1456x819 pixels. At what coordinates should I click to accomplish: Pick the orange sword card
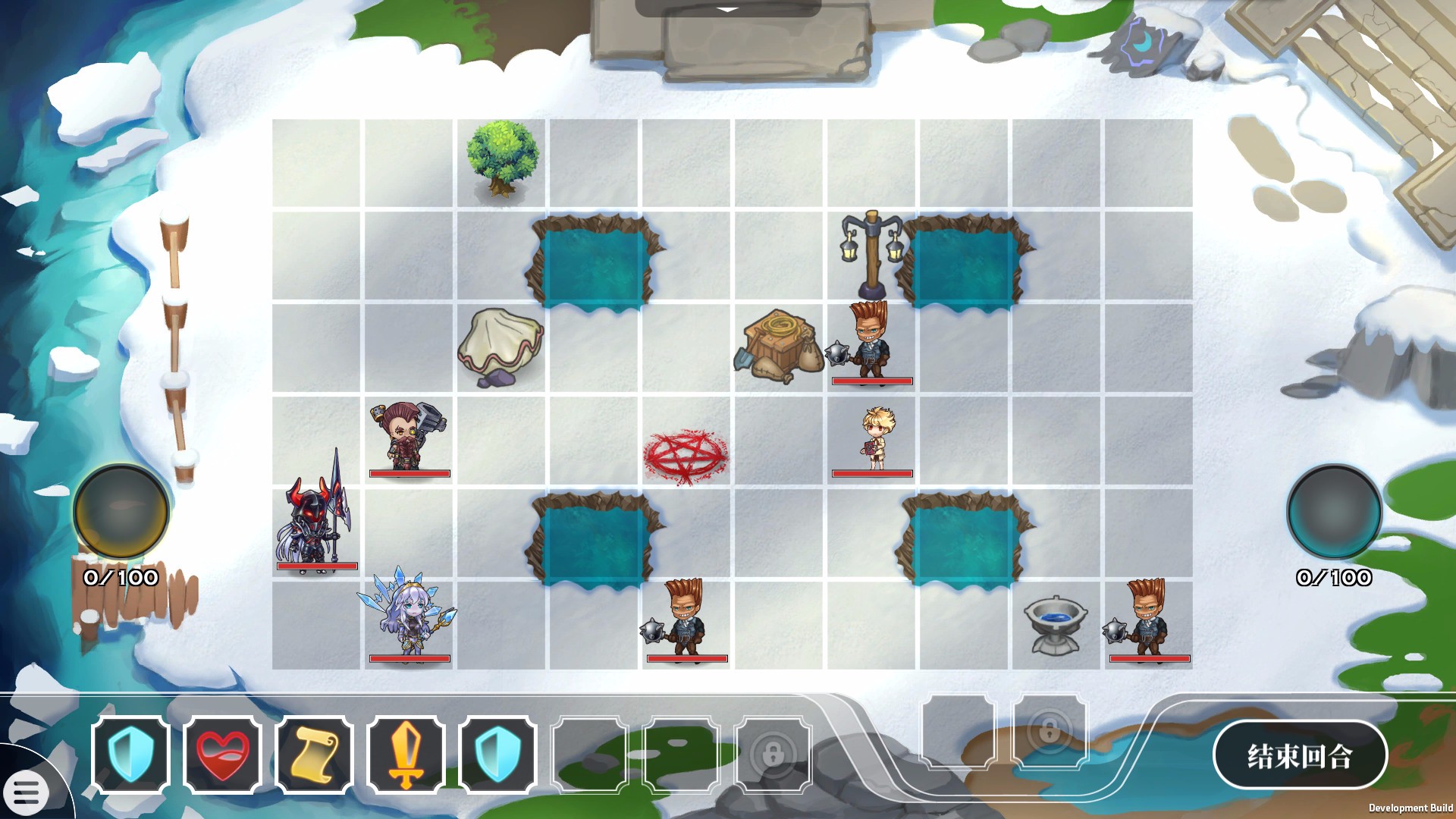[x=406, y=755]
